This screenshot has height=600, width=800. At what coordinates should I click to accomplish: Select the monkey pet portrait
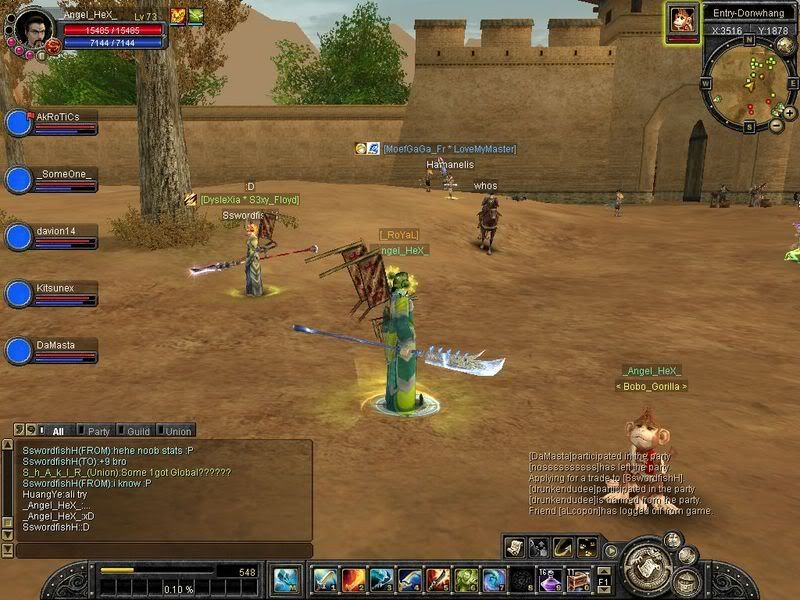(x=683, y=20)
